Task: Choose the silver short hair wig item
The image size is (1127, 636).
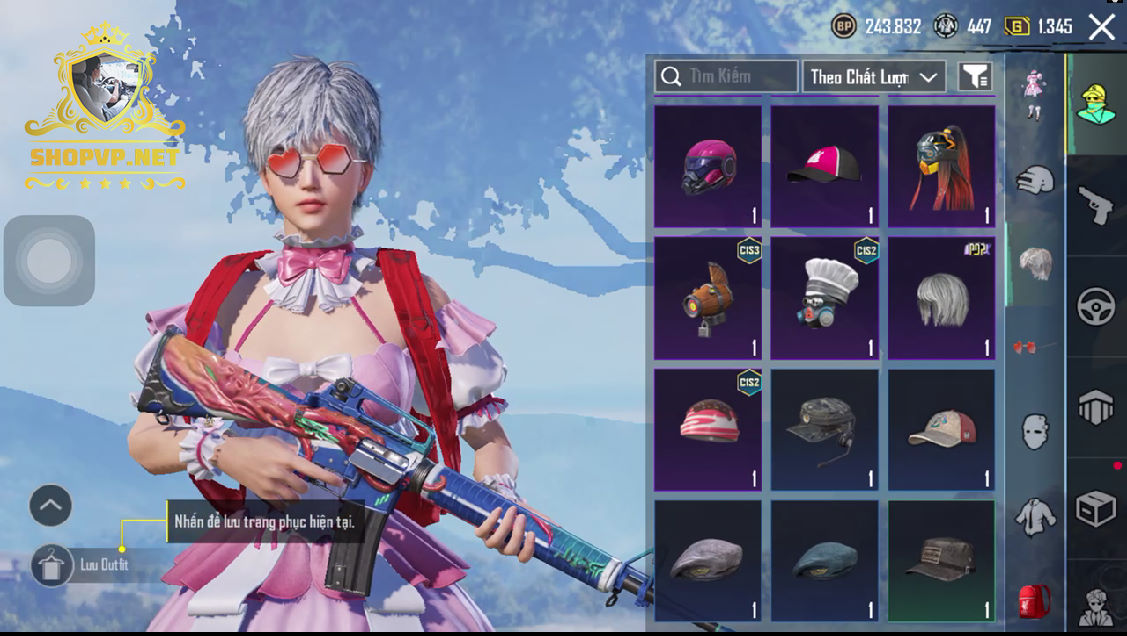Action: click(942, 298)
